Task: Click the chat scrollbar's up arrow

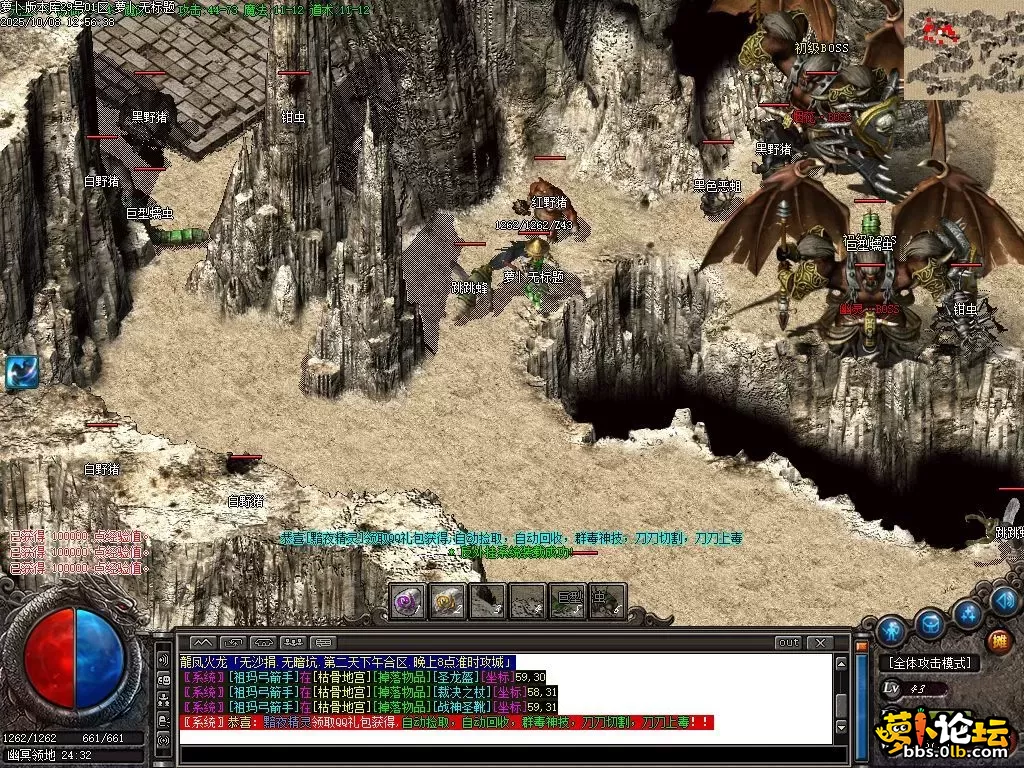Action: [842, 662]
